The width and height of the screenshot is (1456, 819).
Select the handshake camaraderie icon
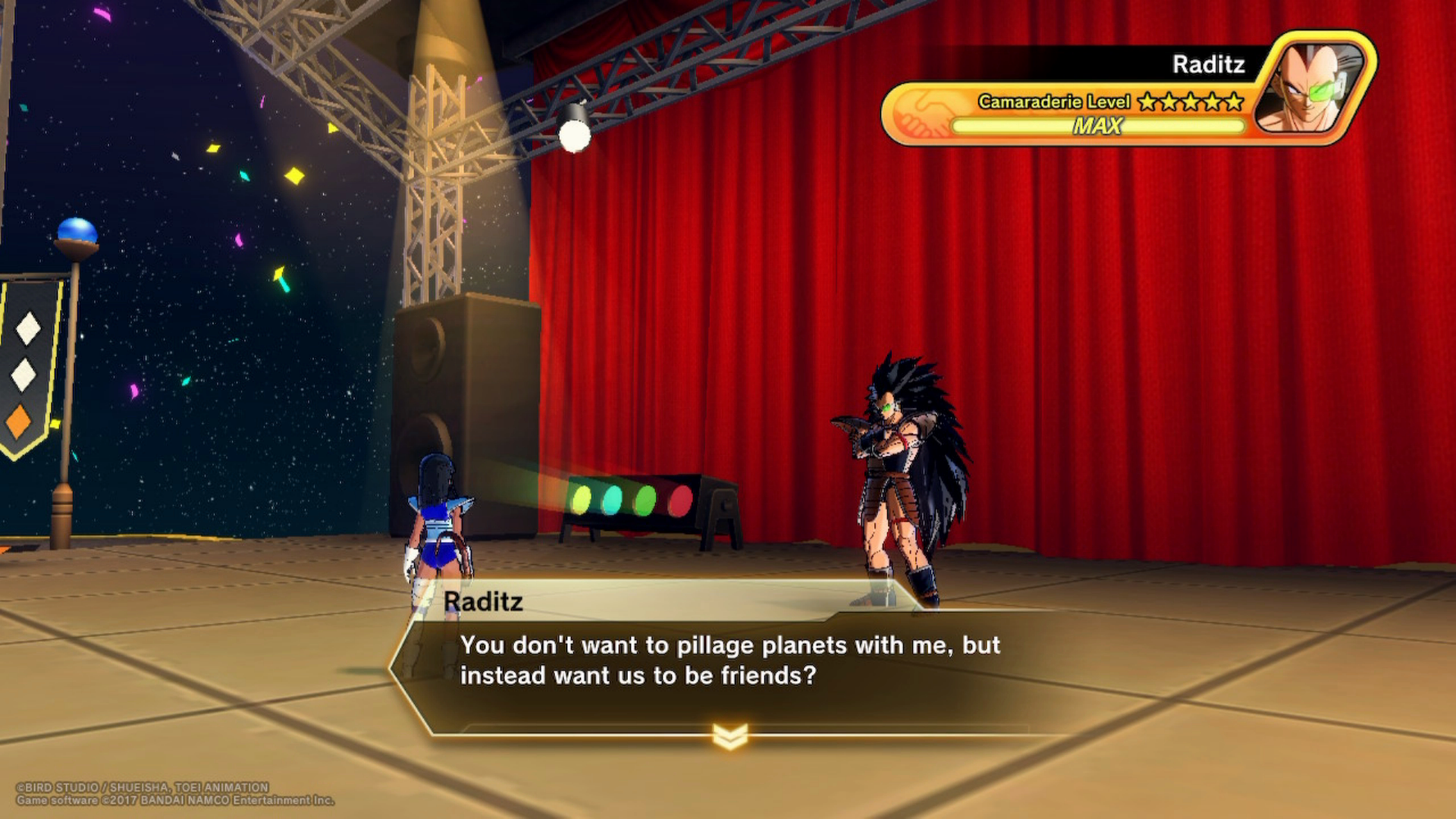(921, 114)
